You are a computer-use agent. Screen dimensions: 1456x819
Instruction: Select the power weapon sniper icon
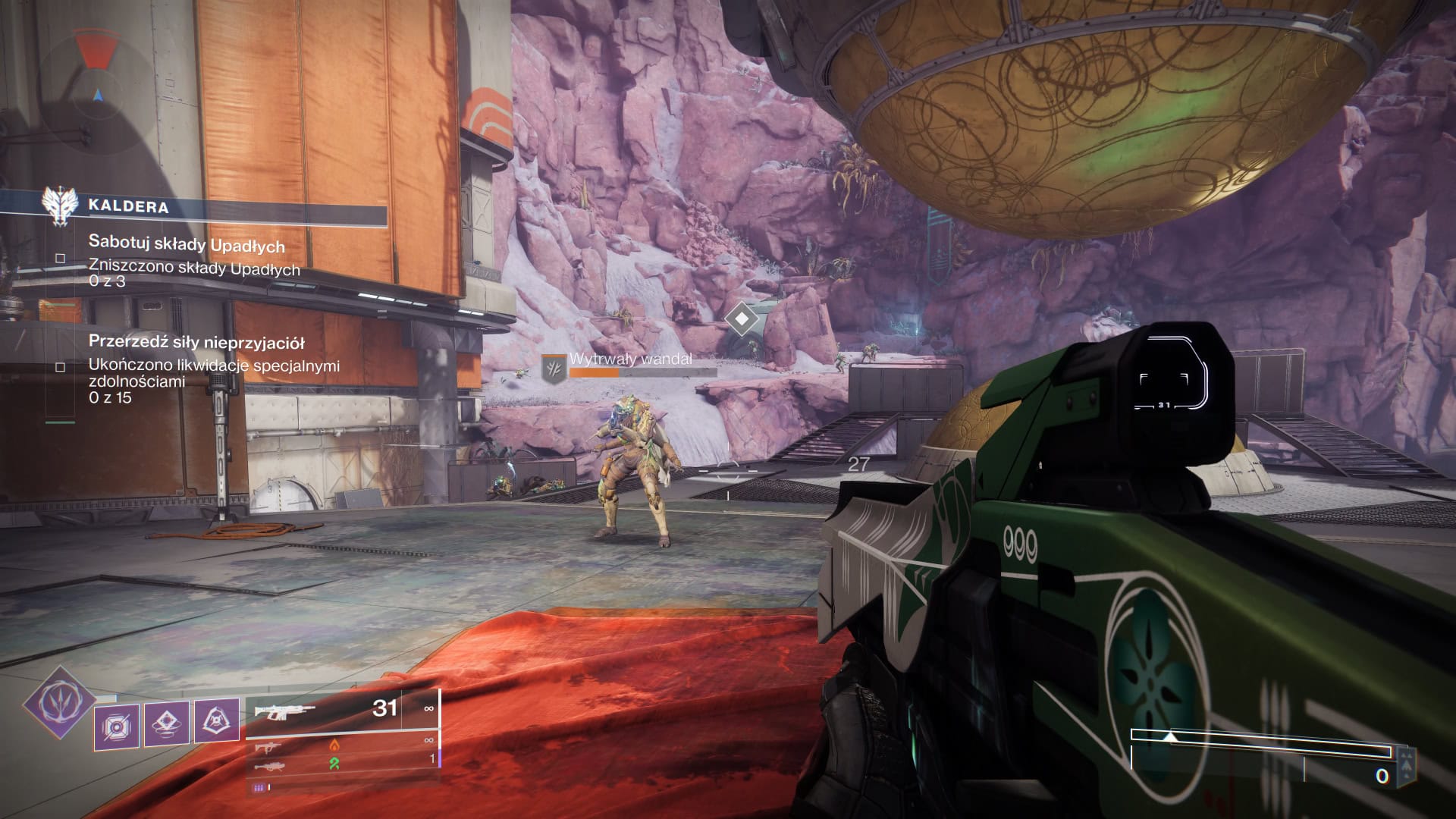(x=270, y=767)
